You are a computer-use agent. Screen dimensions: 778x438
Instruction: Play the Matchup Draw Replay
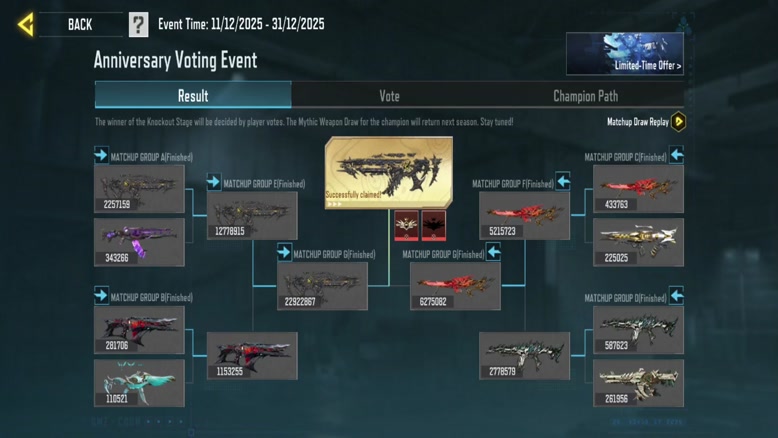[678, 122]
